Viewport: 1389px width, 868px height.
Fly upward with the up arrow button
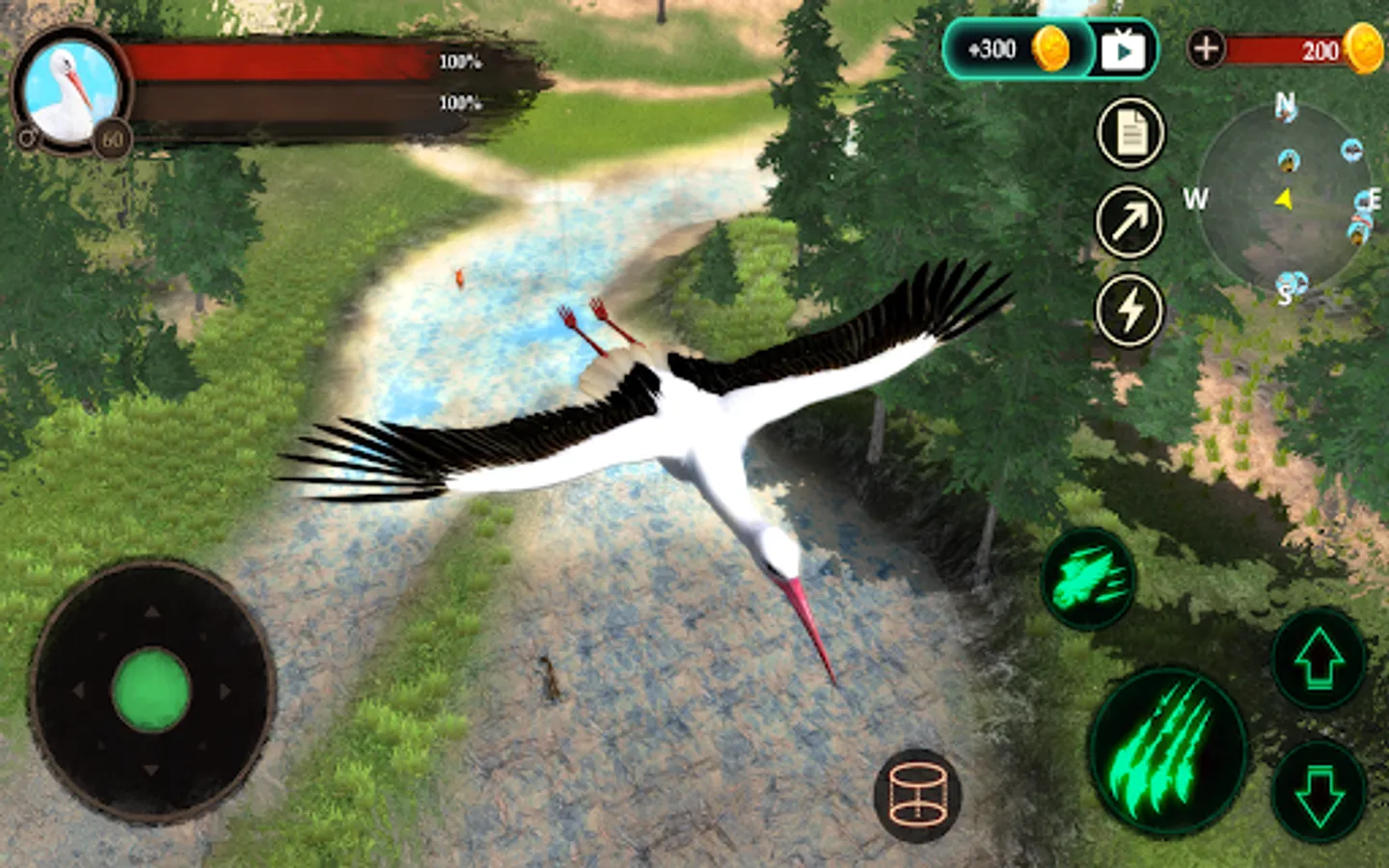1319,660
